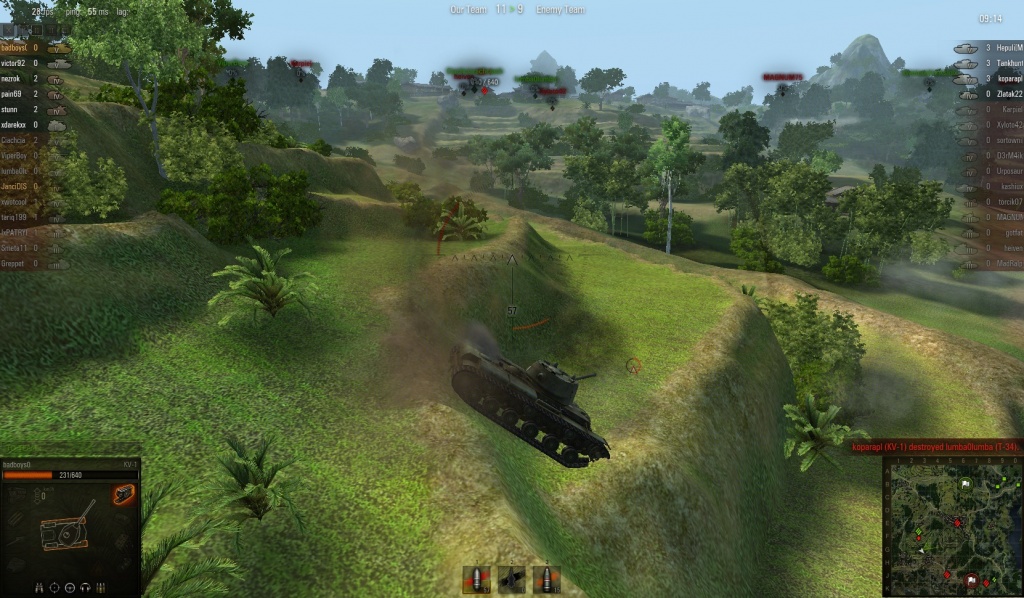Click the binoculars crew icon in damage panel
The height and width of the screenshot is (598, 1024).
pos(39,587)
